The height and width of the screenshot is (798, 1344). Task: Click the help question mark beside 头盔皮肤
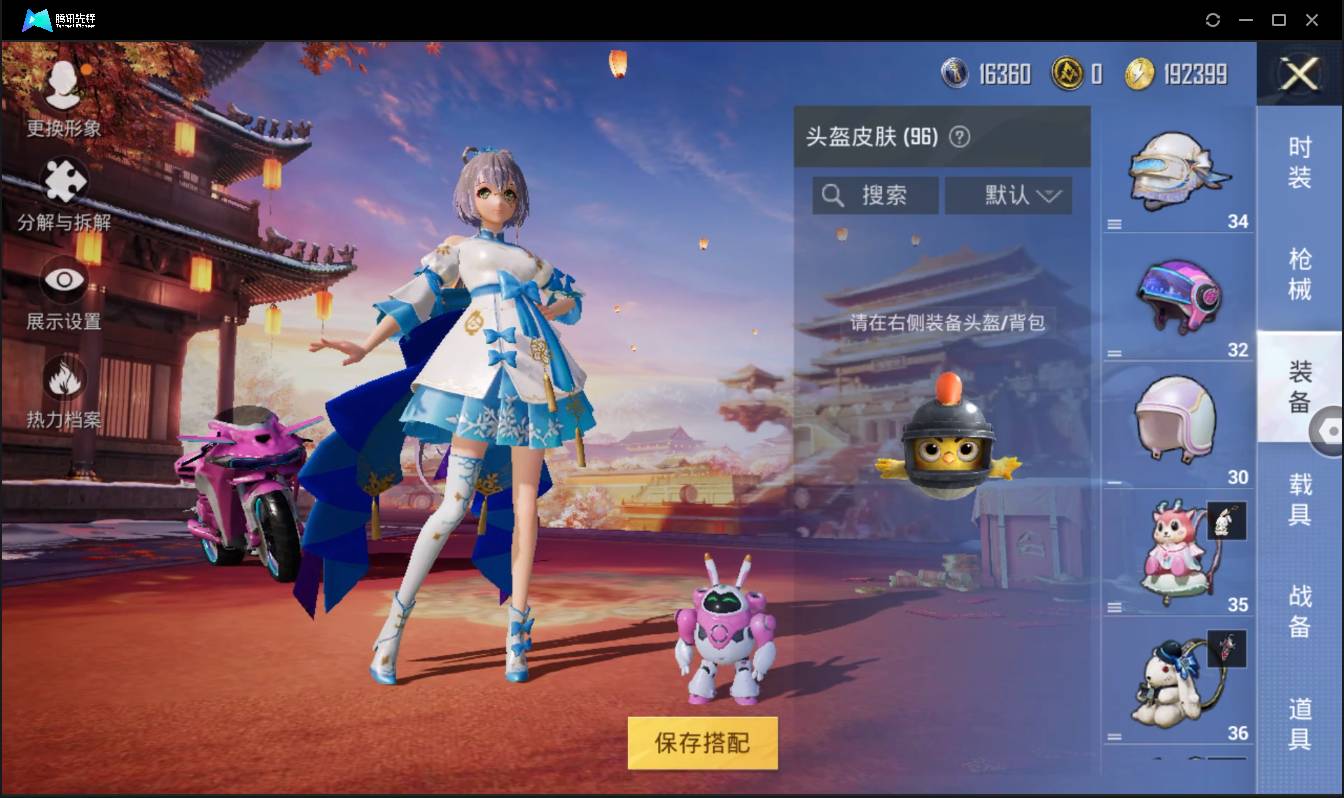pos(960,137)
